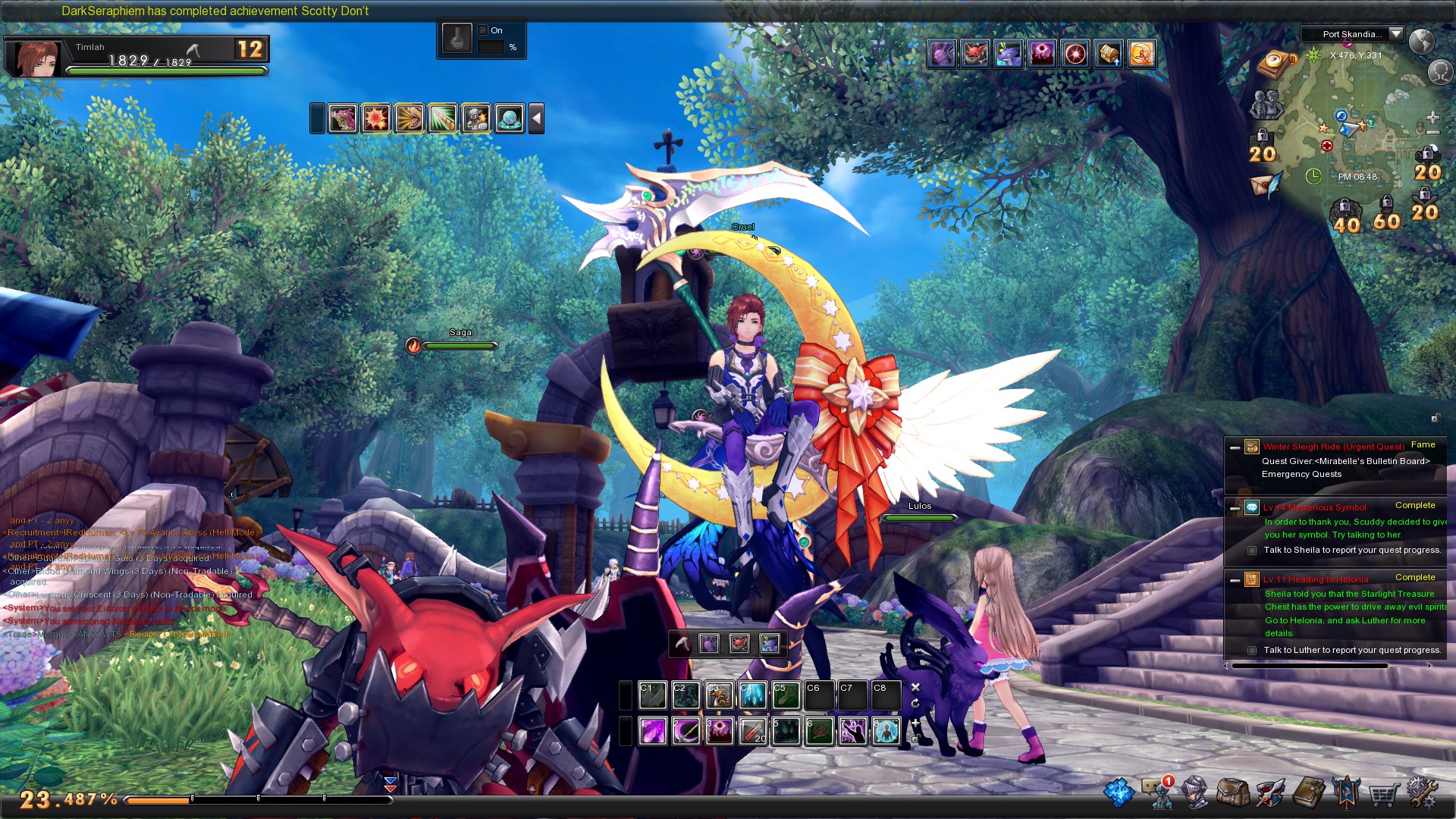Viewport: 1456px width, 819px height.
Task: Complete the Lv.11 Heading to Helonia quest
Action: click(1415, 577)
